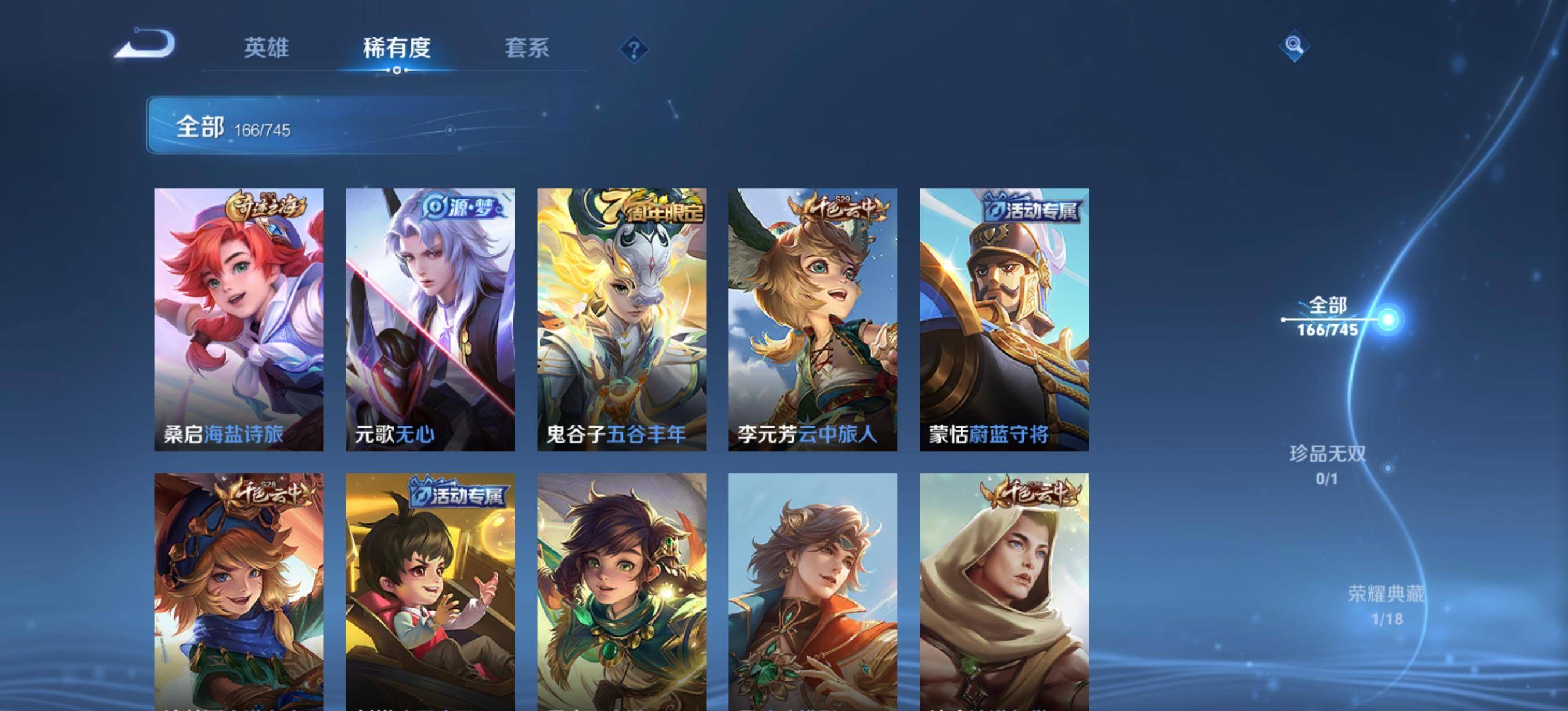Pick the 李元芳 云中旅人 skin card

point(812,319)
